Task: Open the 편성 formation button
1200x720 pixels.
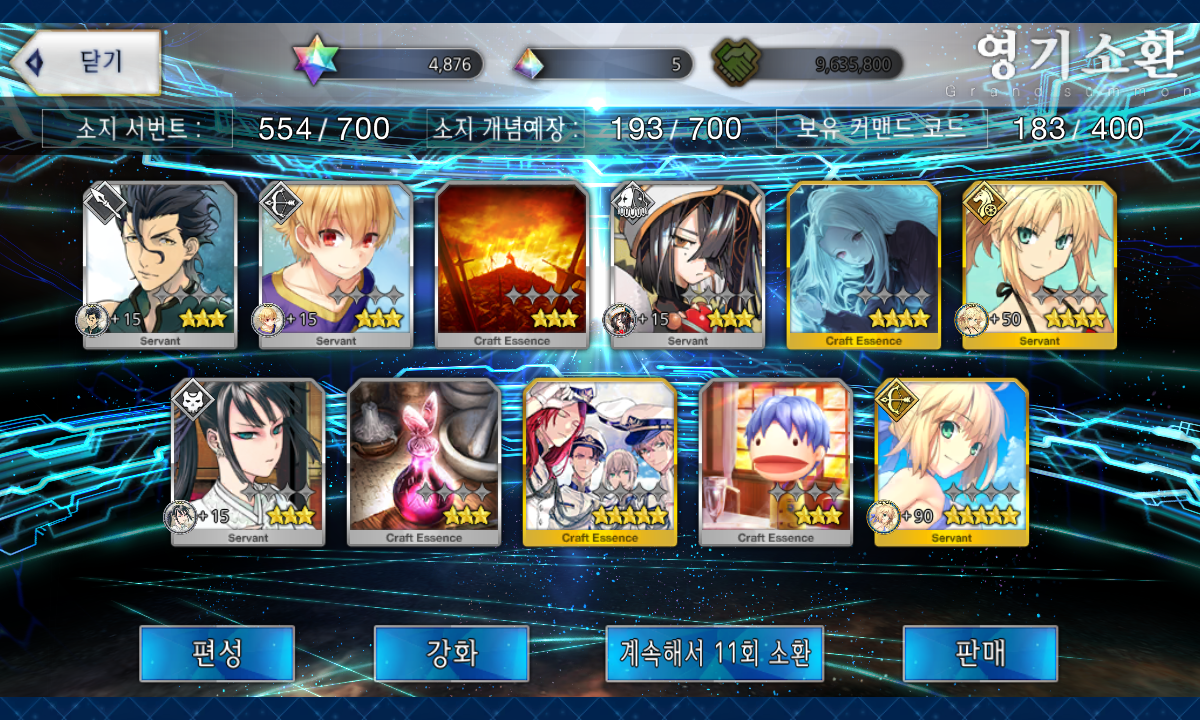Action: [216, 653]
